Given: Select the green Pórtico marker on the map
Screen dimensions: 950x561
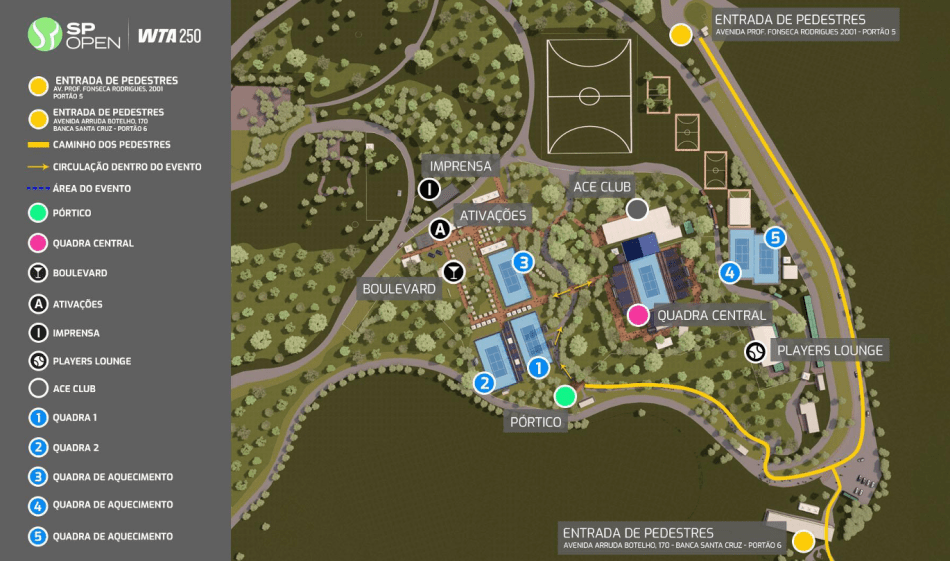Looking at the screenshot, I should pos(565,396).
